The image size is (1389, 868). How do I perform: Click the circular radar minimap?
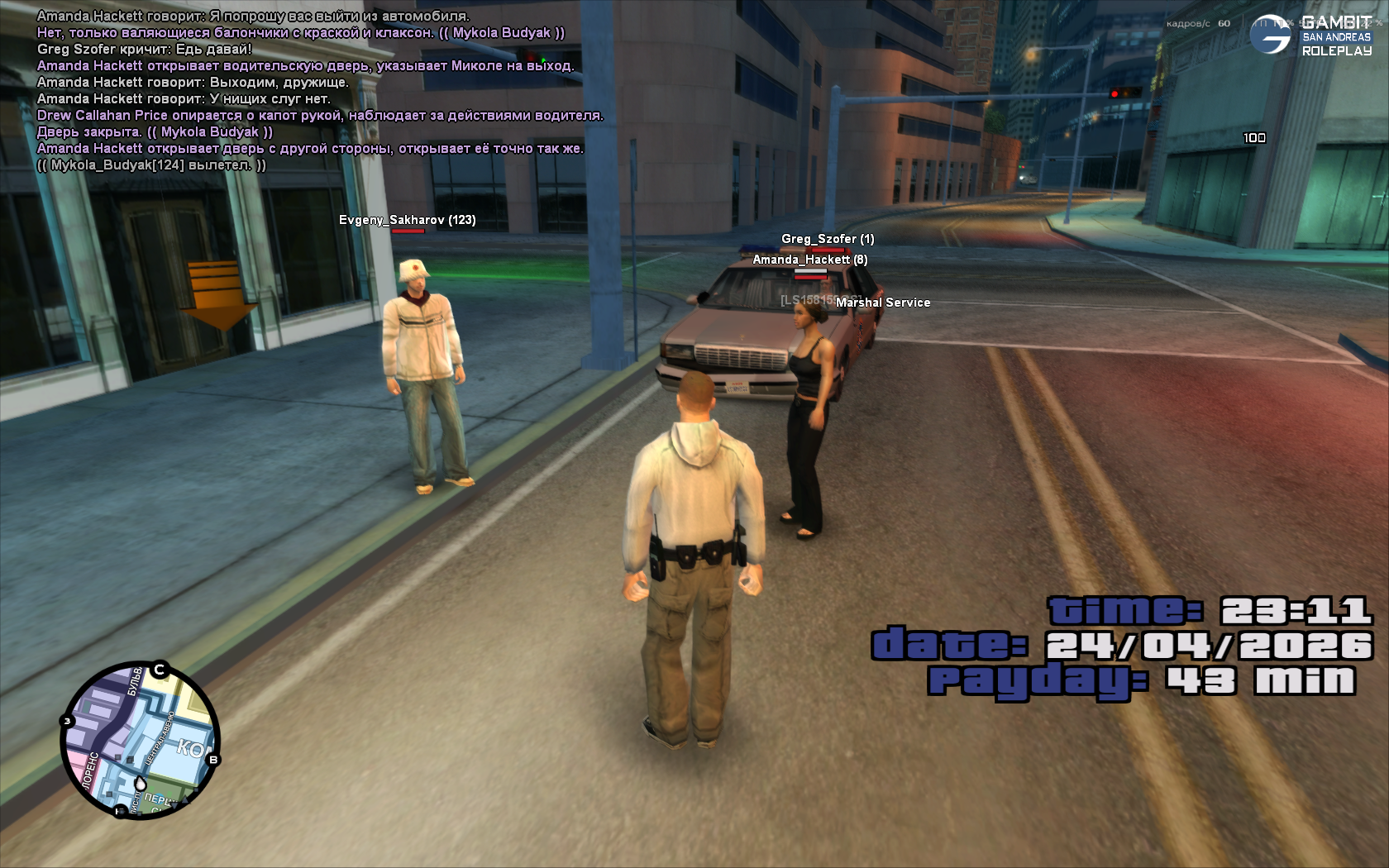pos(140,741)
